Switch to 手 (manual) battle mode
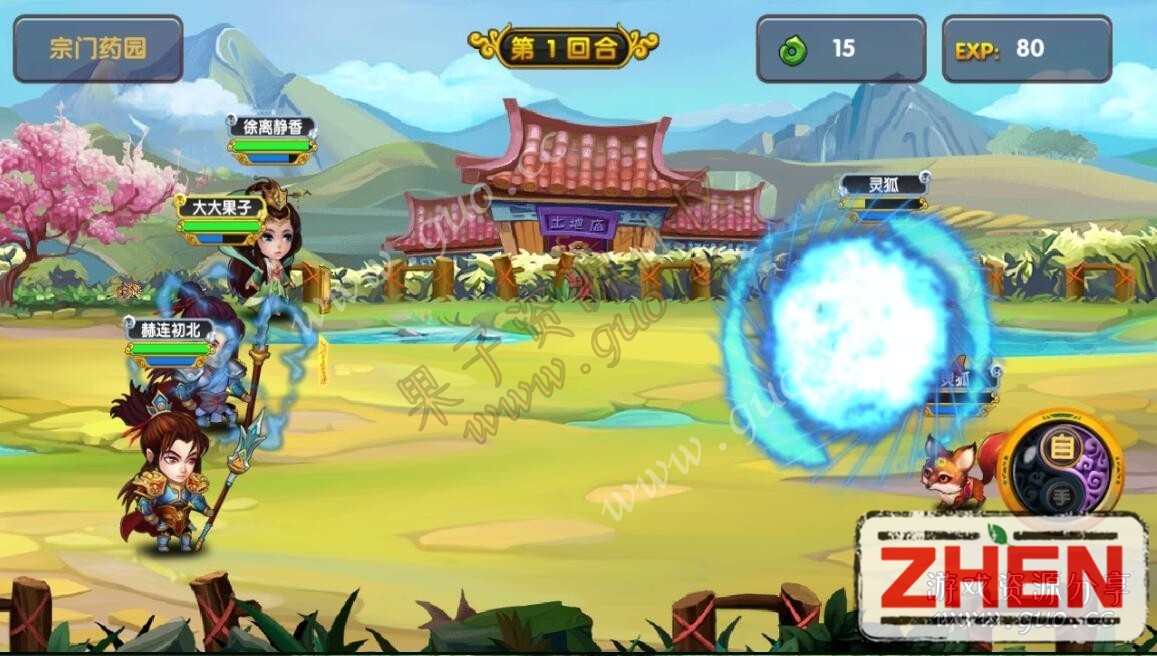 (x=1061, y=493)
